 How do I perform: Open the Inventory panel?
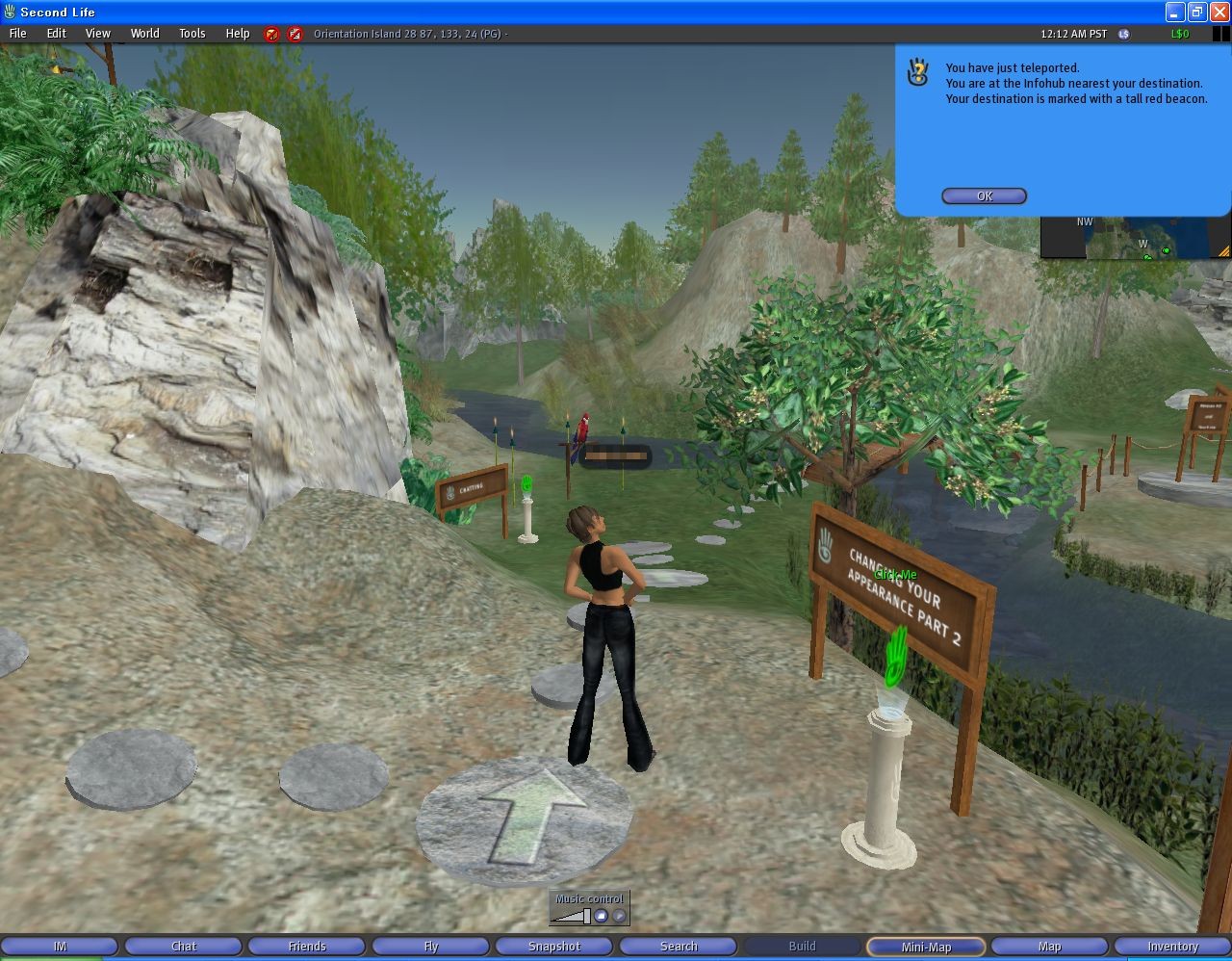pos(1171,946)
